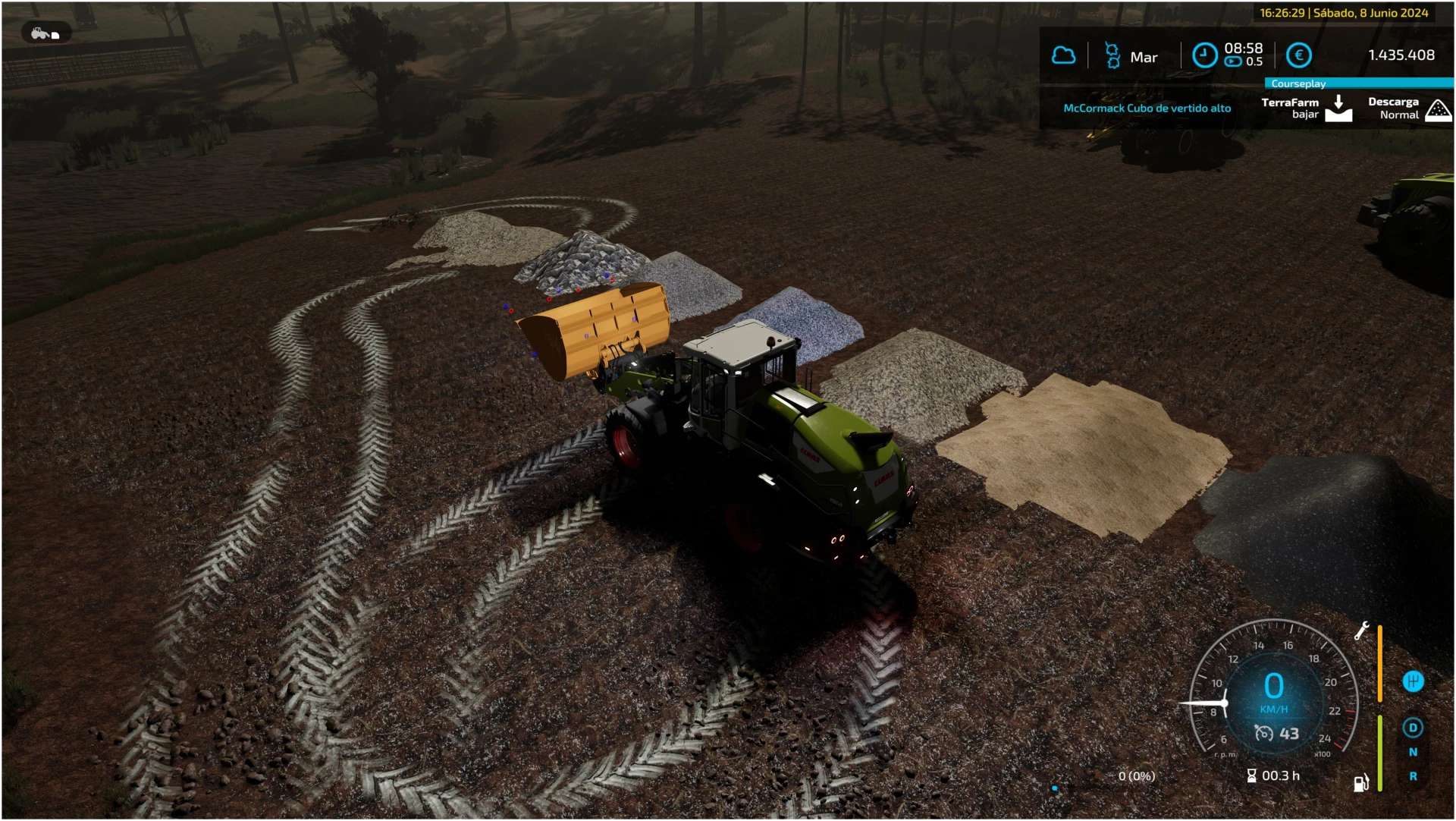Select the McCormack Cubo de vertido alto label
This screenshot has width=1456, height=821.
pos(1147,109)
